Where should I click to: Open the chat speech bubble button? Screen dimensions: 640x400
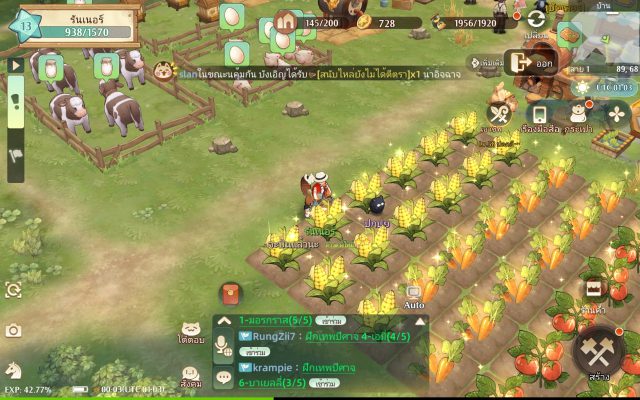click(x=224, y=378)
